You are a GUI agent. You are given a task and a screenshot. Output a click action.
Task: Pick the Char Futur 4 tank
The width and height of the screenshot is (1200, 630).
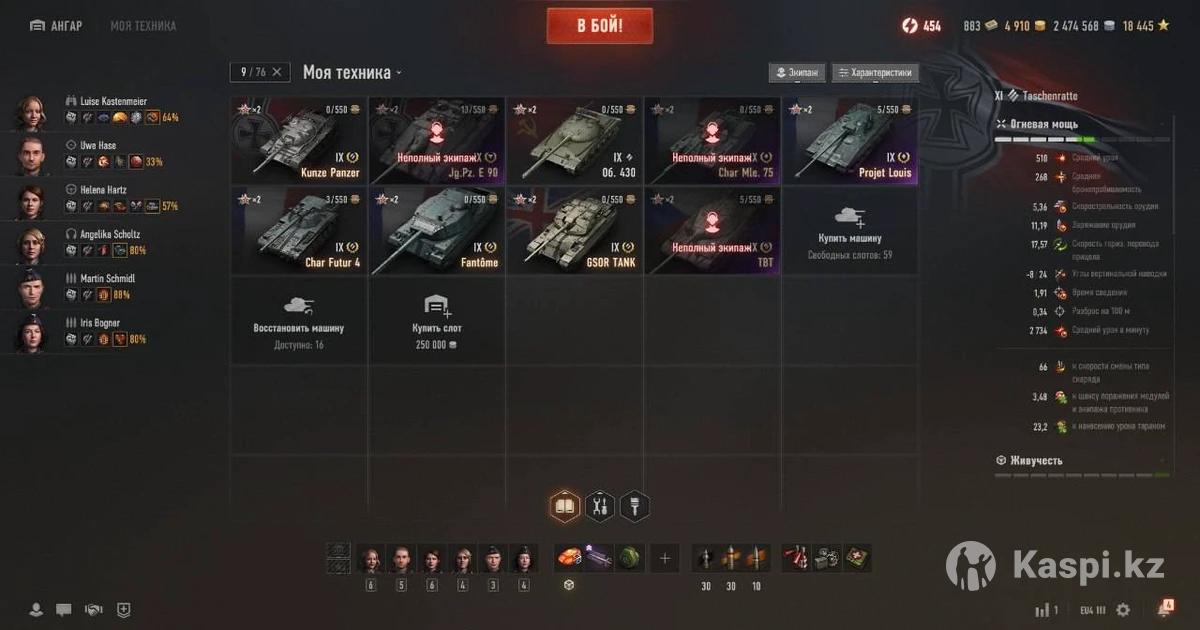pos(299,229)
